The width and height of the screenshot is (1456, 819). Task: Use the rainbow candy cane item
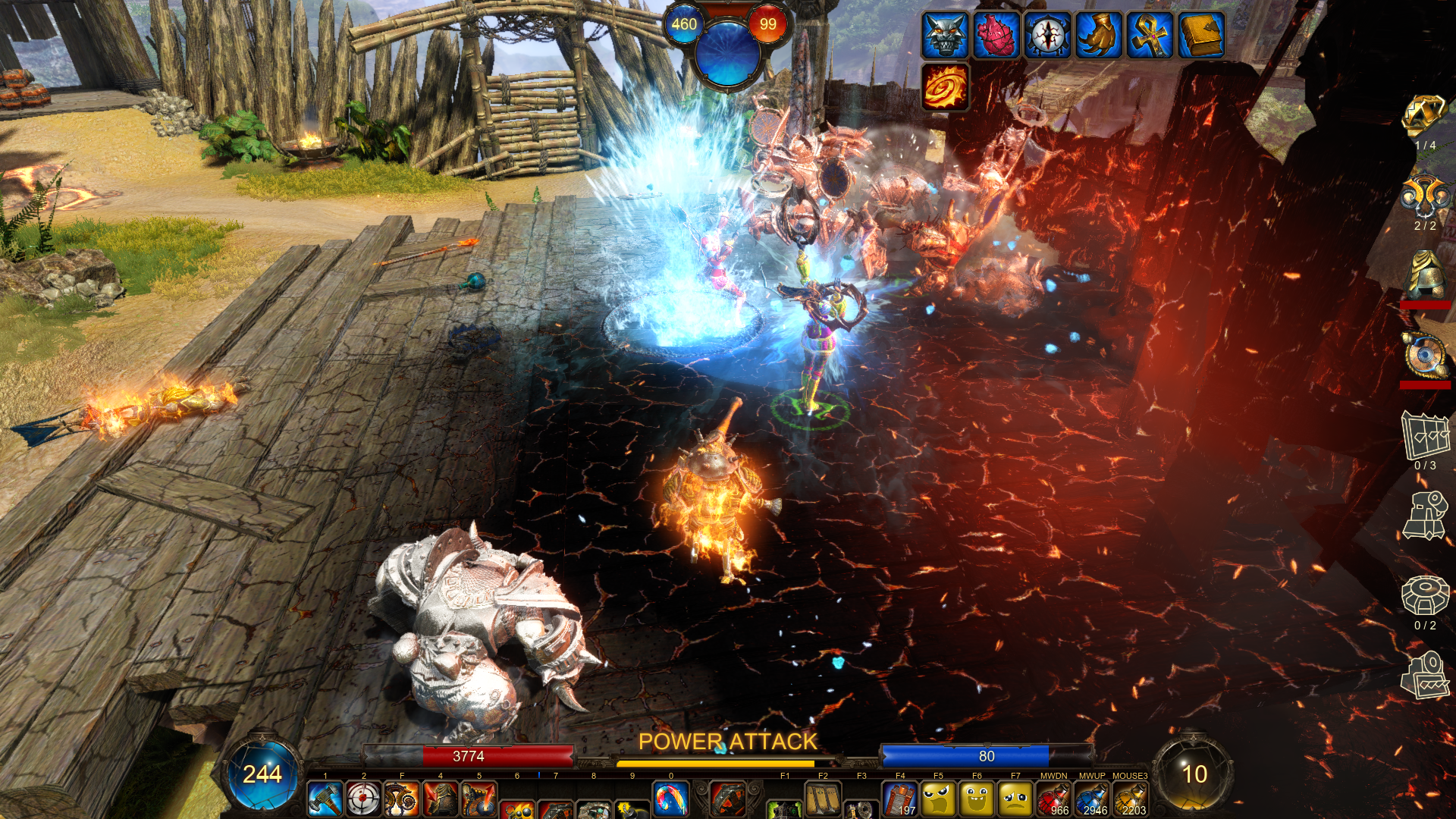[671, 799]
